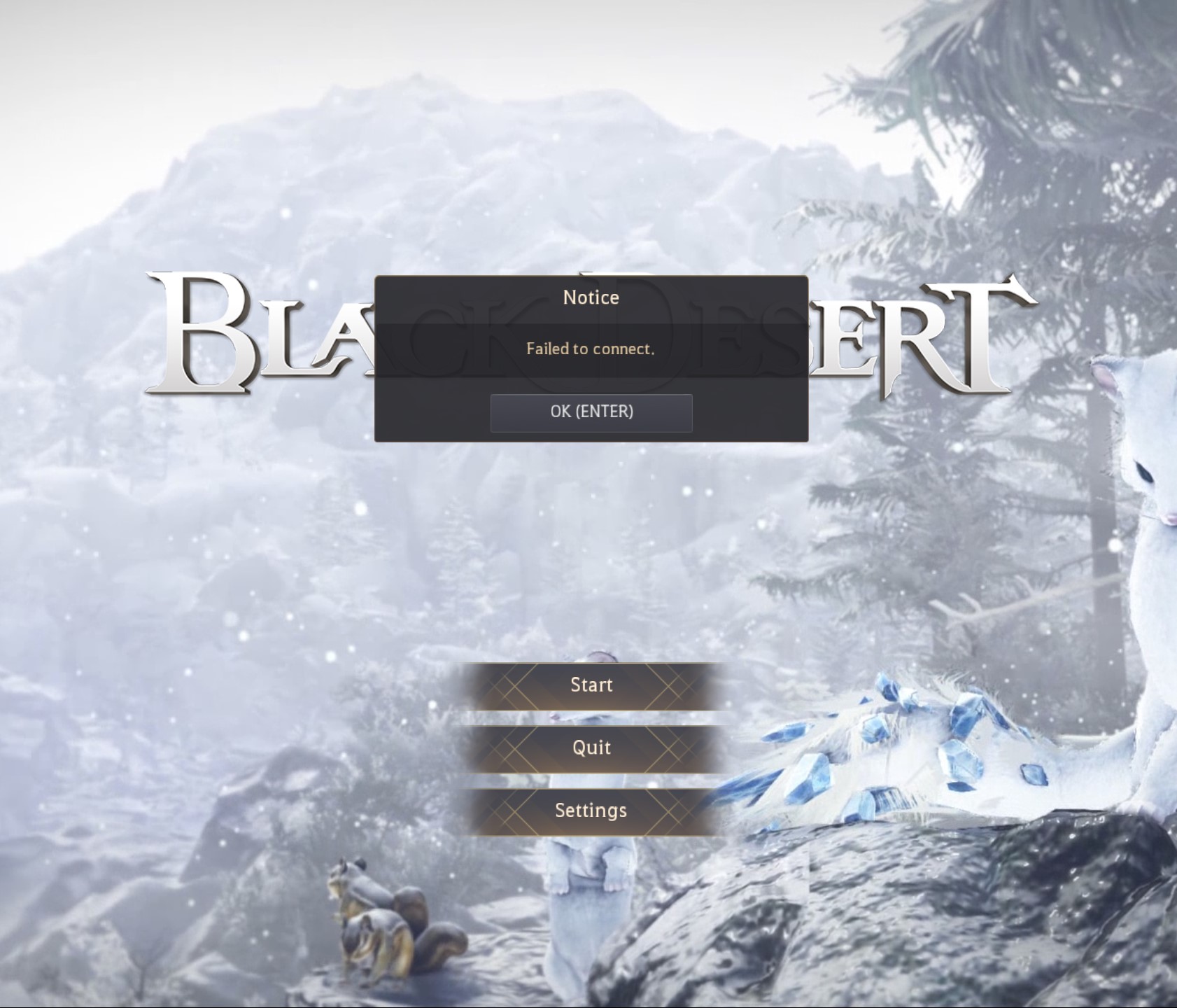
Task: Click the gold-bordered Start banner
Action: (x=591, y=685)
